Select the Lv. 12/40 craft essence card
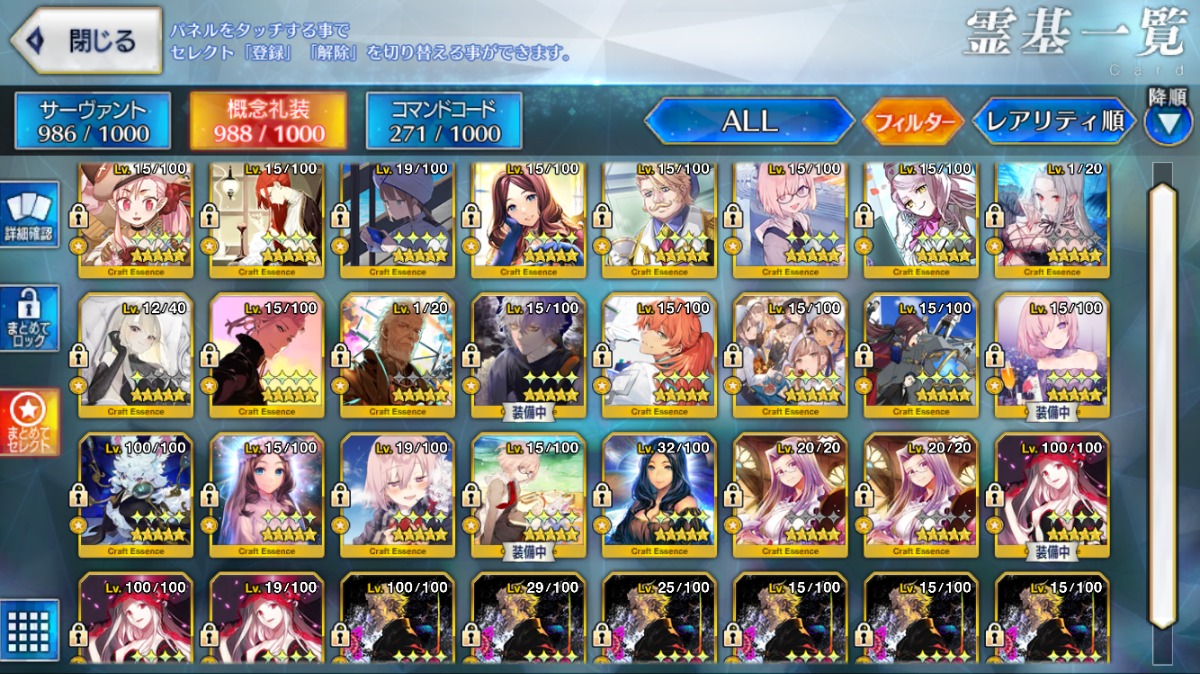 [x=136, y=355]
